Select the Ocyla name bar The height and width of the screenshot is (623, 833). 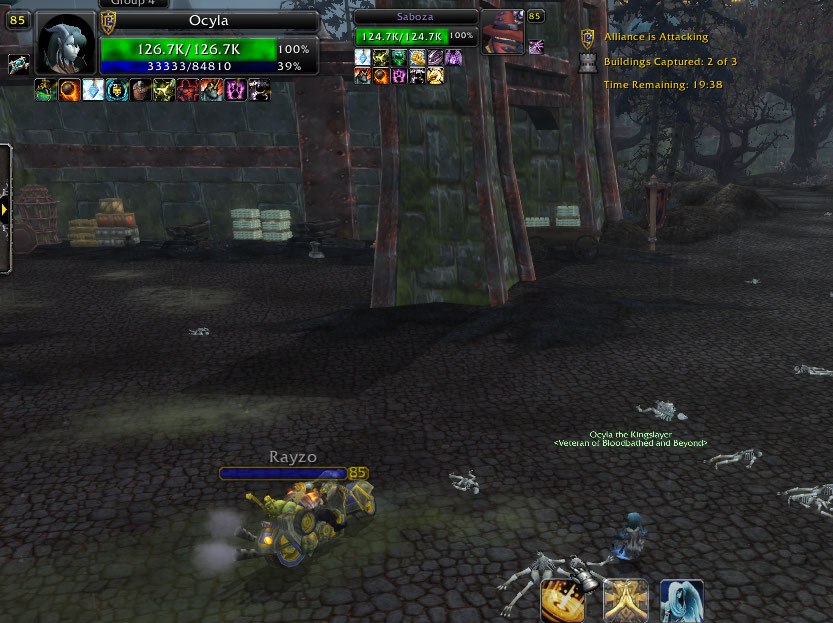pos(208,21)
